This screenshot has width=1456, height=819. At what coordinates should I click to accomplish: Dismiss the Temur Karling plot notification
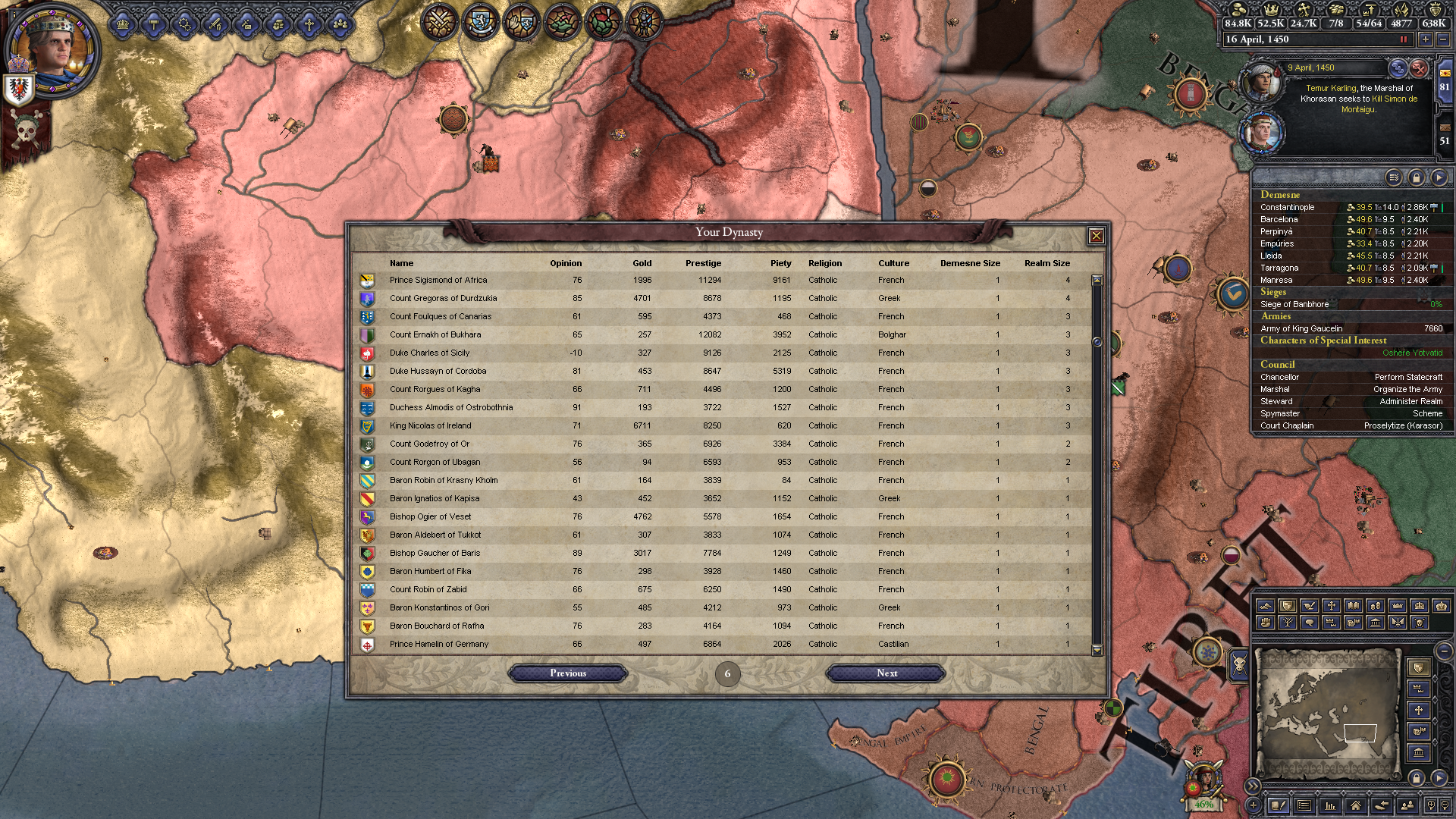pyautogui.click(x=1419, y=68)
